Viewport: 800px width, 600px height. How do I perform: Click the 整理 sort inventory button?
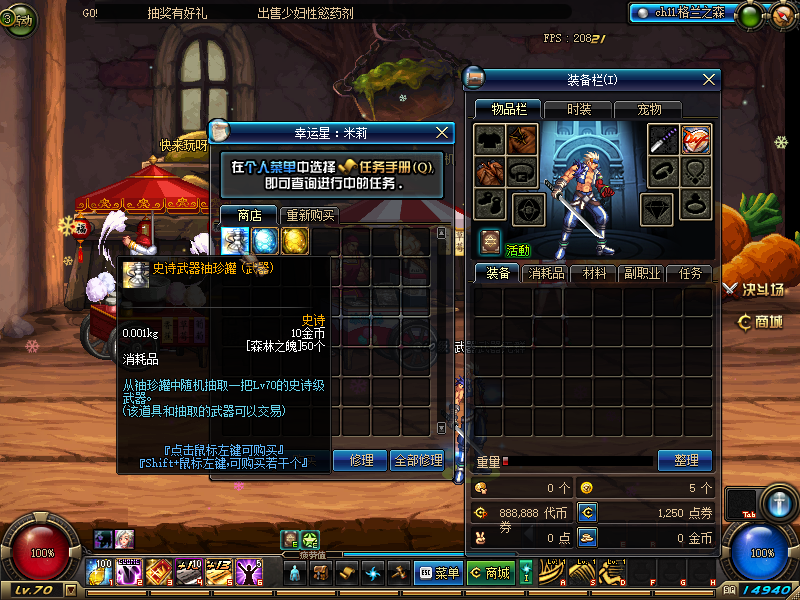(x=685, y=460)
